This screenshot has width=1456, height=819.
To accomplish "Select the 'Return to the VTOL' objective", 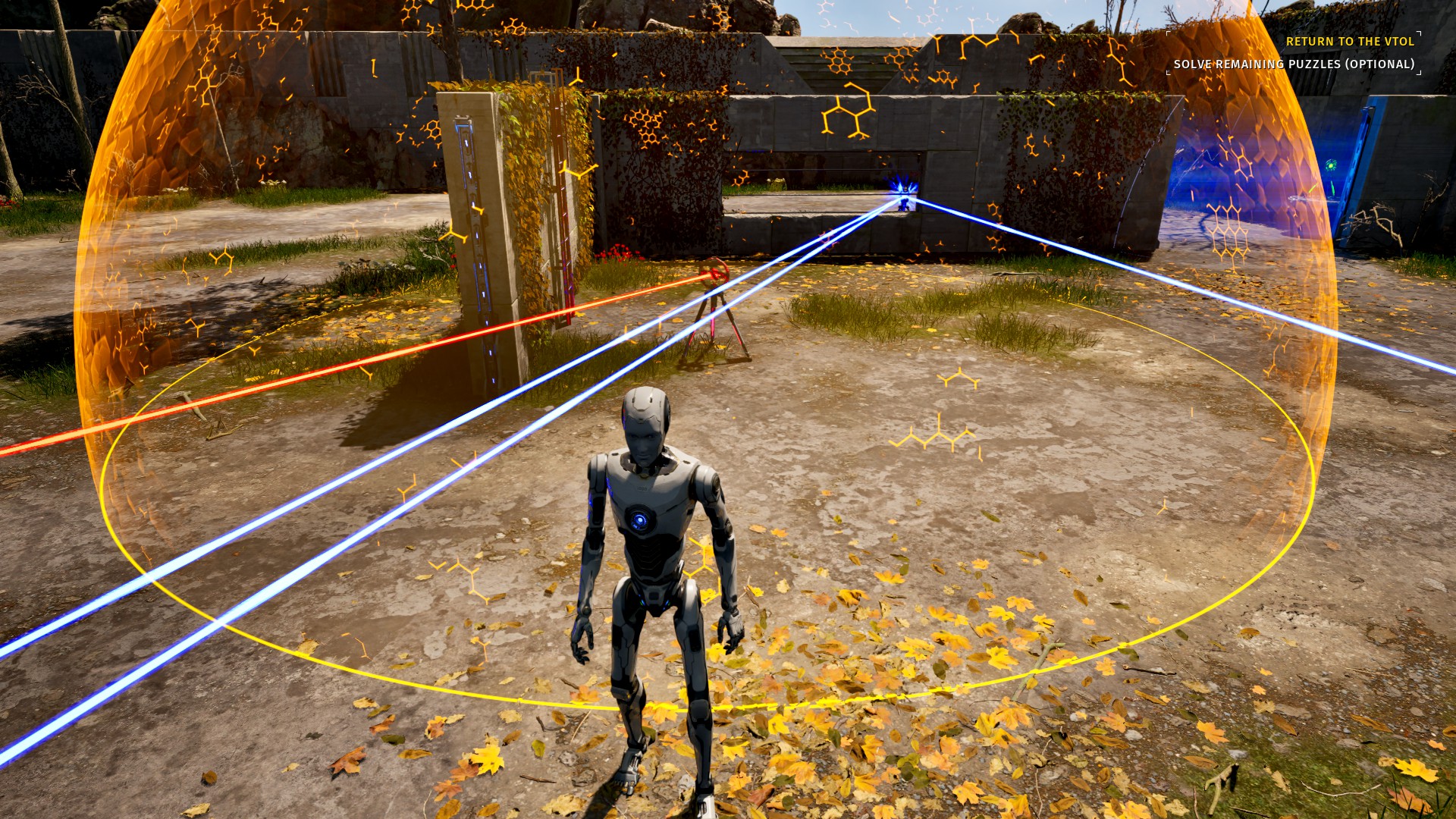I will (1350, 42).
